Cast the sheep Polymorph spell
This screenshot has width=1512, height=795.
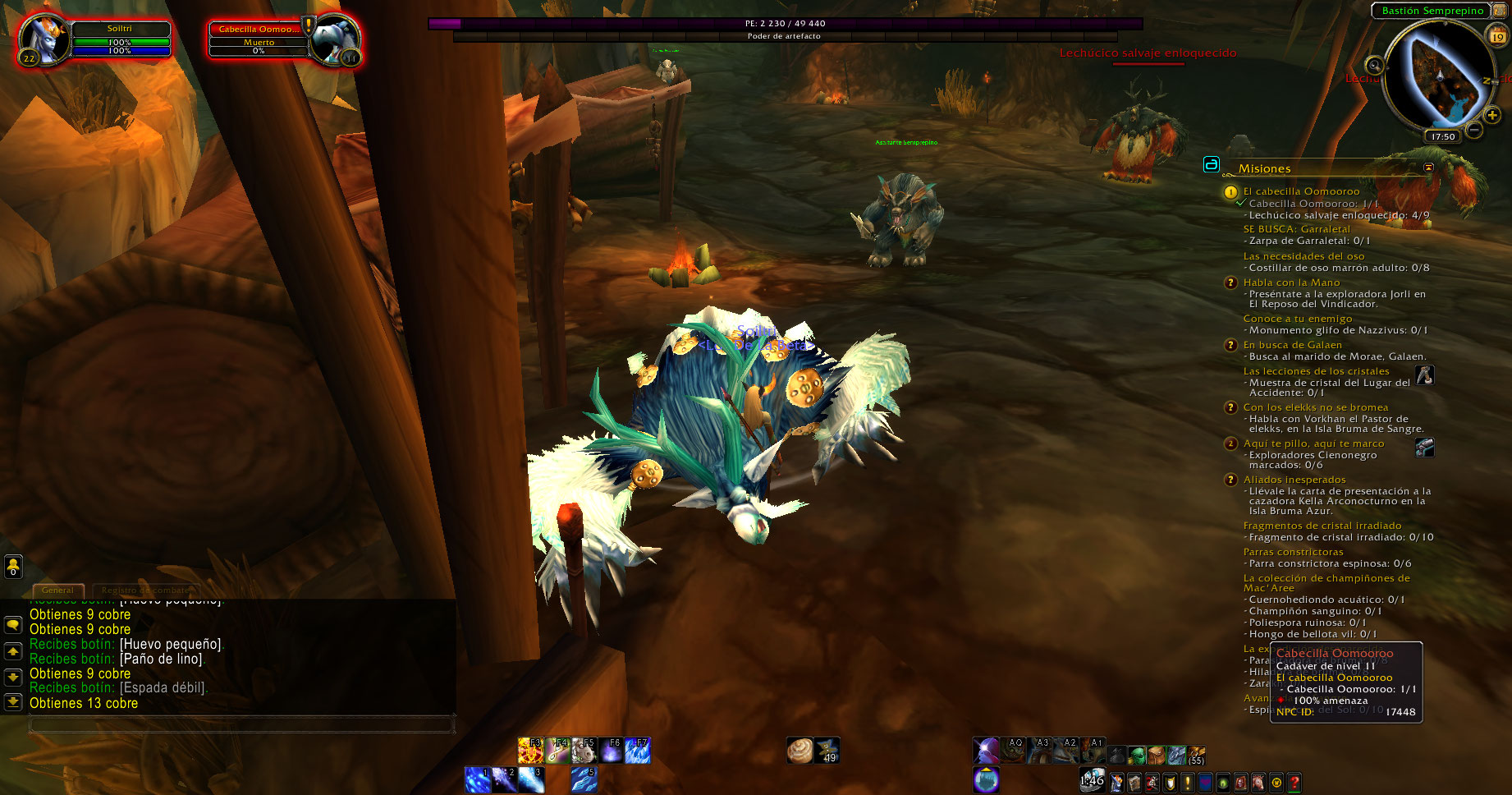(584, 751)
